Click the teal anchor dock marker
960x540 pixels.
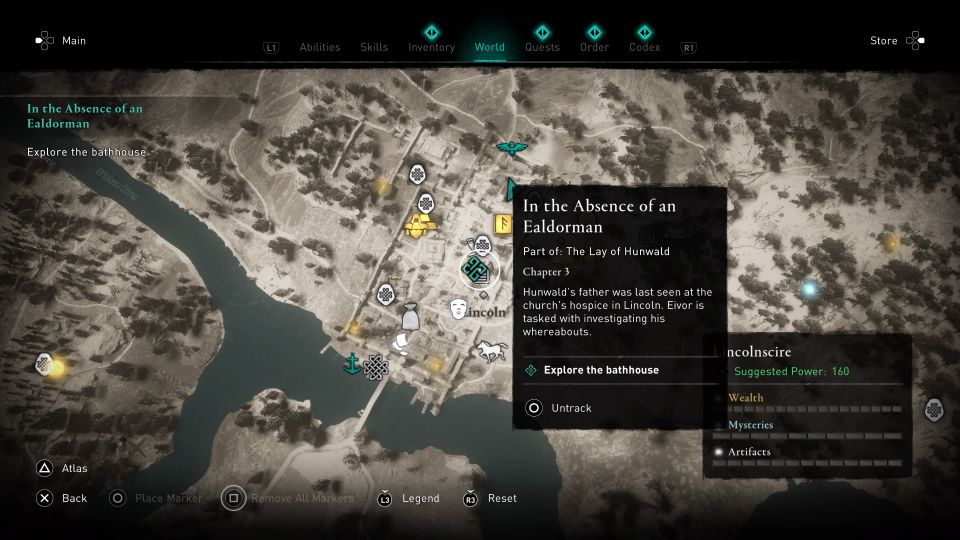[352, 362]
